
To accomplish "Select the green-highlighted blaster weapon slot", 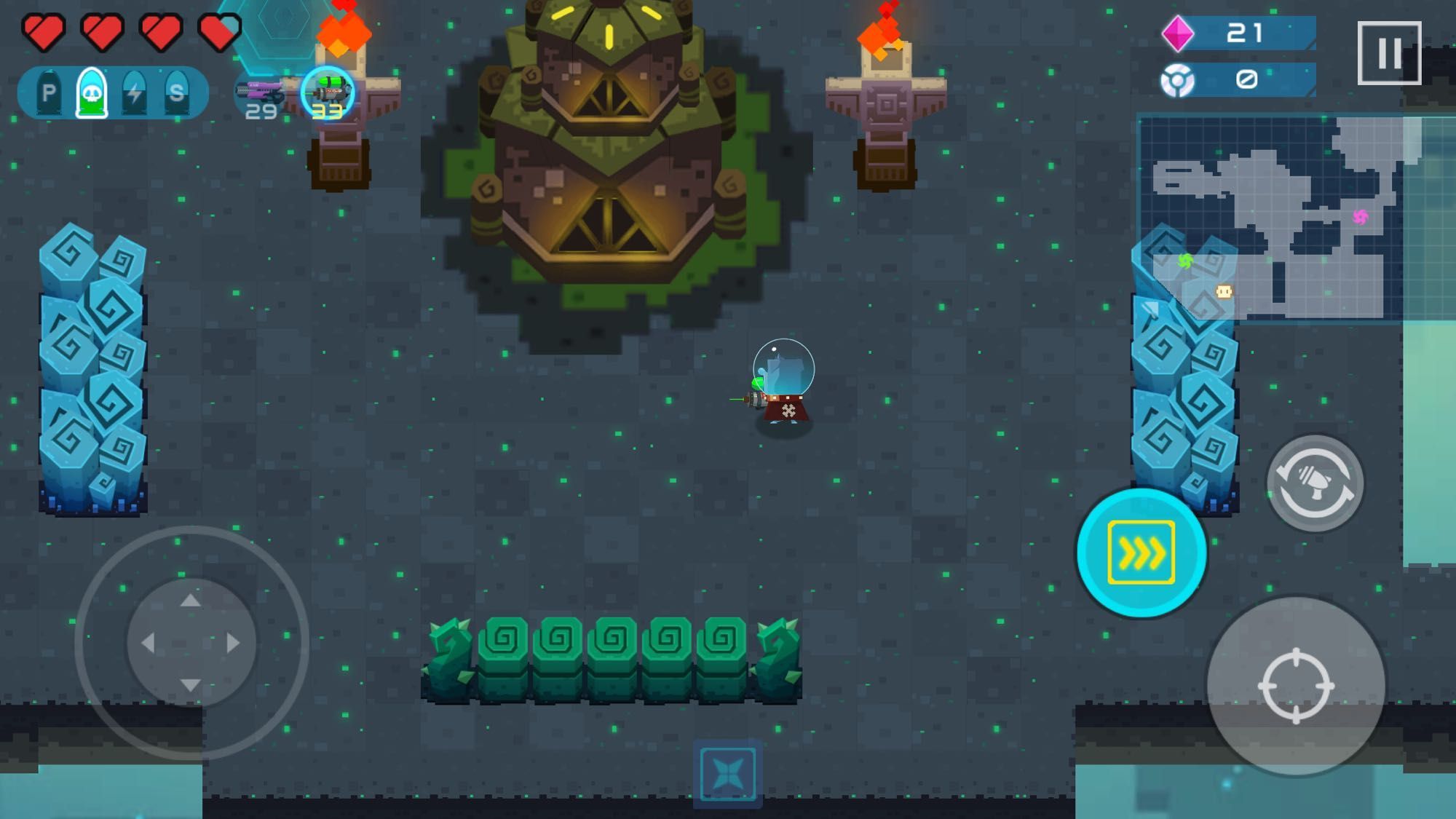I will pyautogui.click(x=328, y=94).
